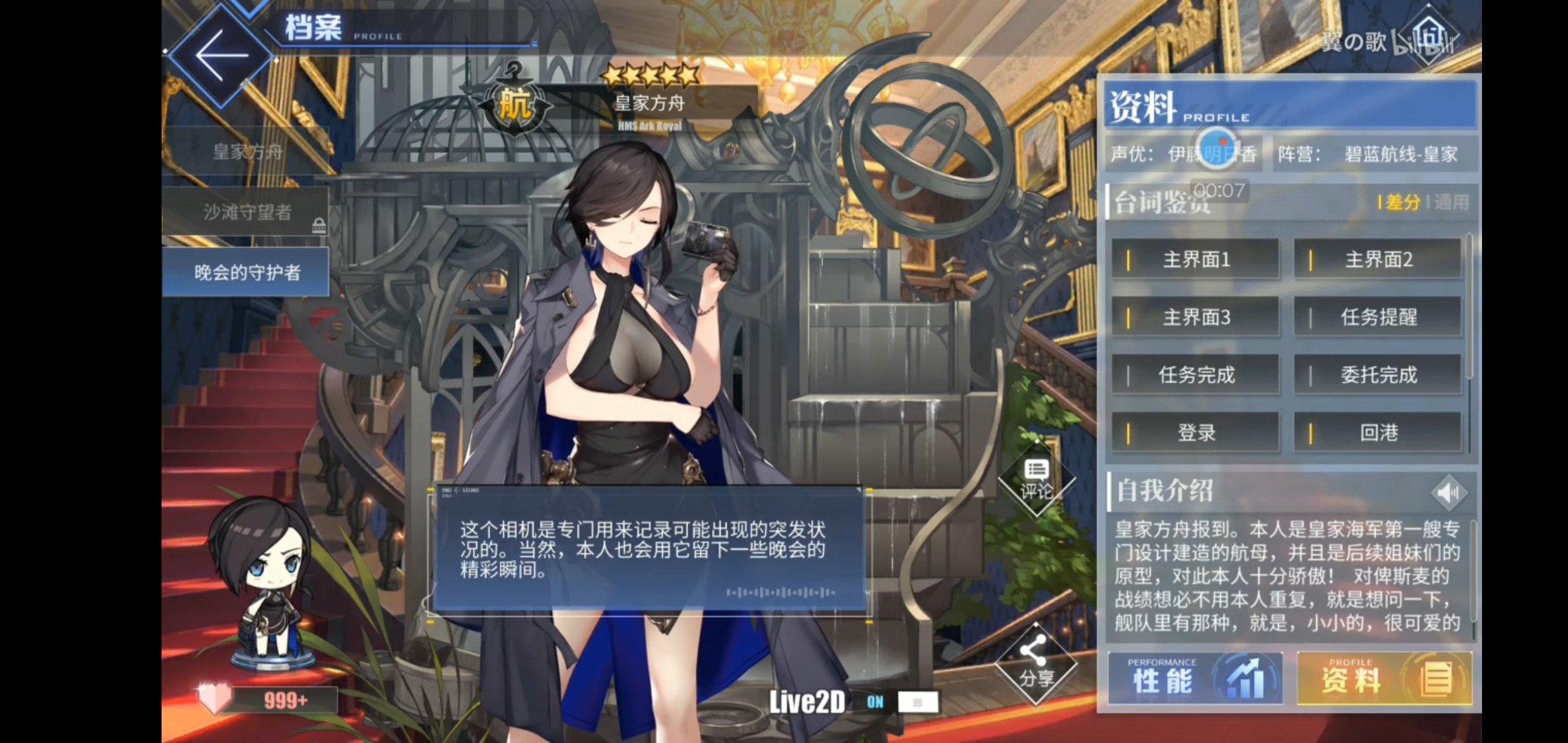Image resolution: width=1568 pixels, height=743 pixels.
Task: Play the 登录 voice line
Action: [x=1195, y=433]
